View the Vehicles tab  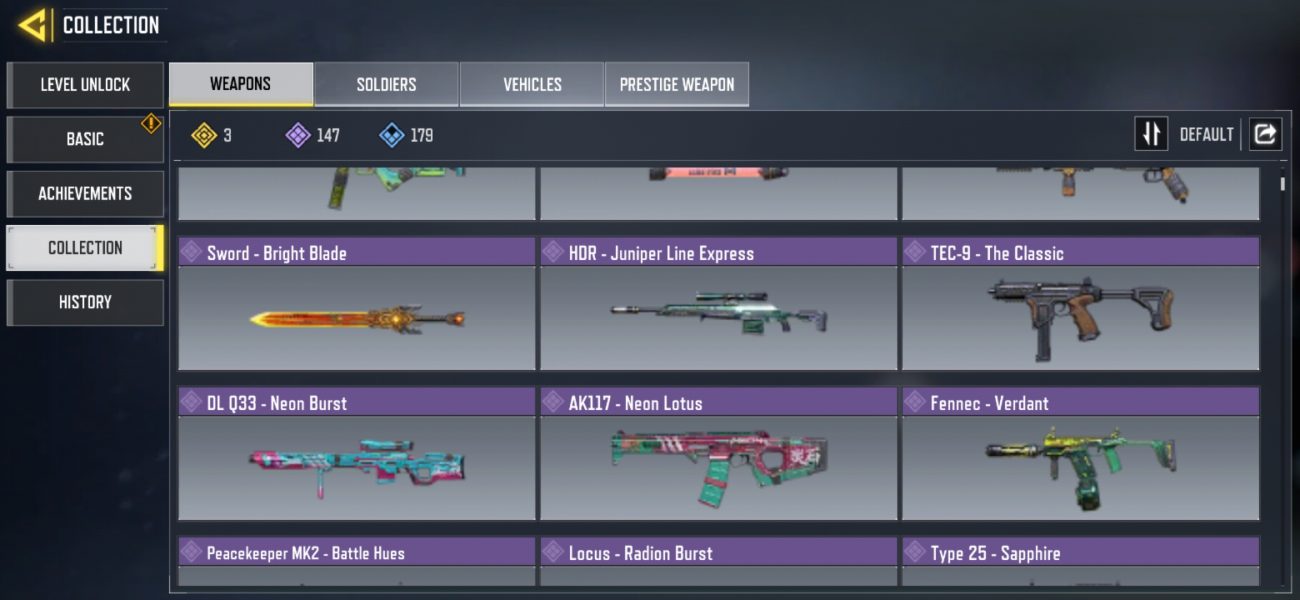(x=532, y=85)
